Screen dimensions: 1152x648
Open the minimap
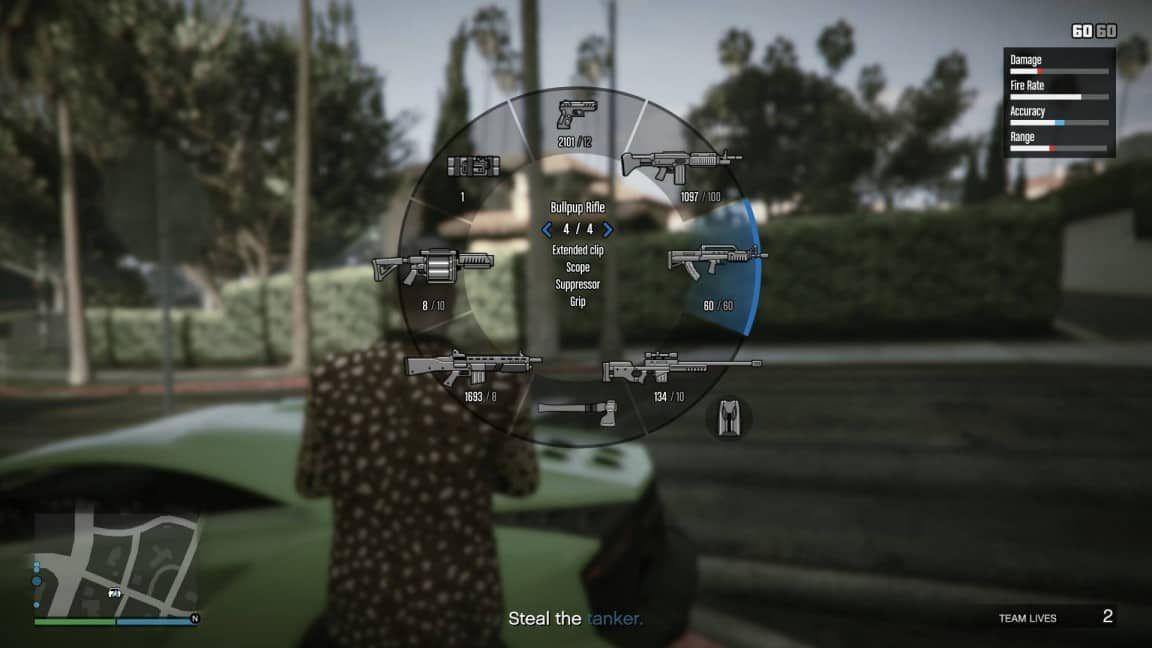click(x=115, y=565)
